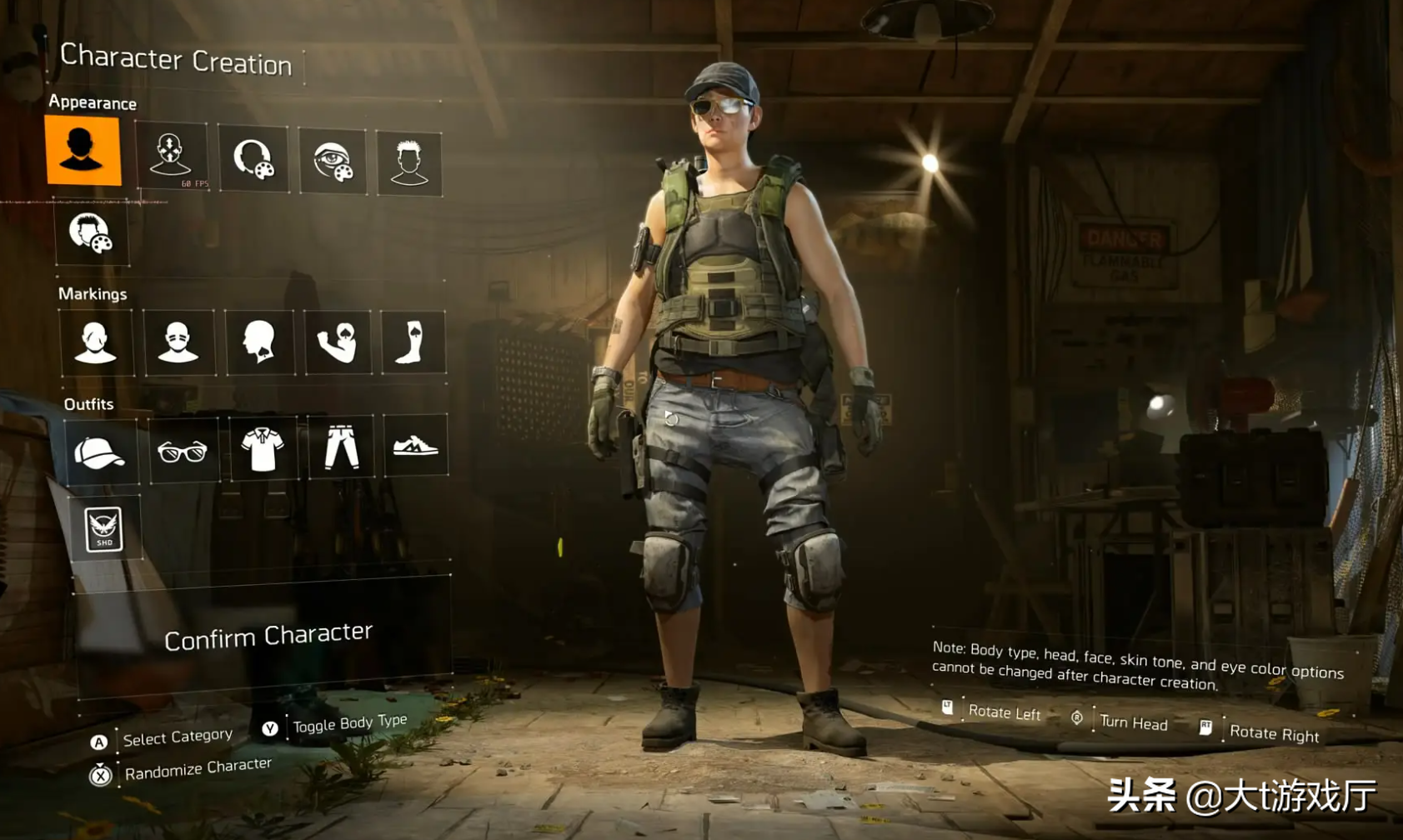This screenshot has width=1403, height=840.
Task: Select the glasses outfit category
Action: 183,451
